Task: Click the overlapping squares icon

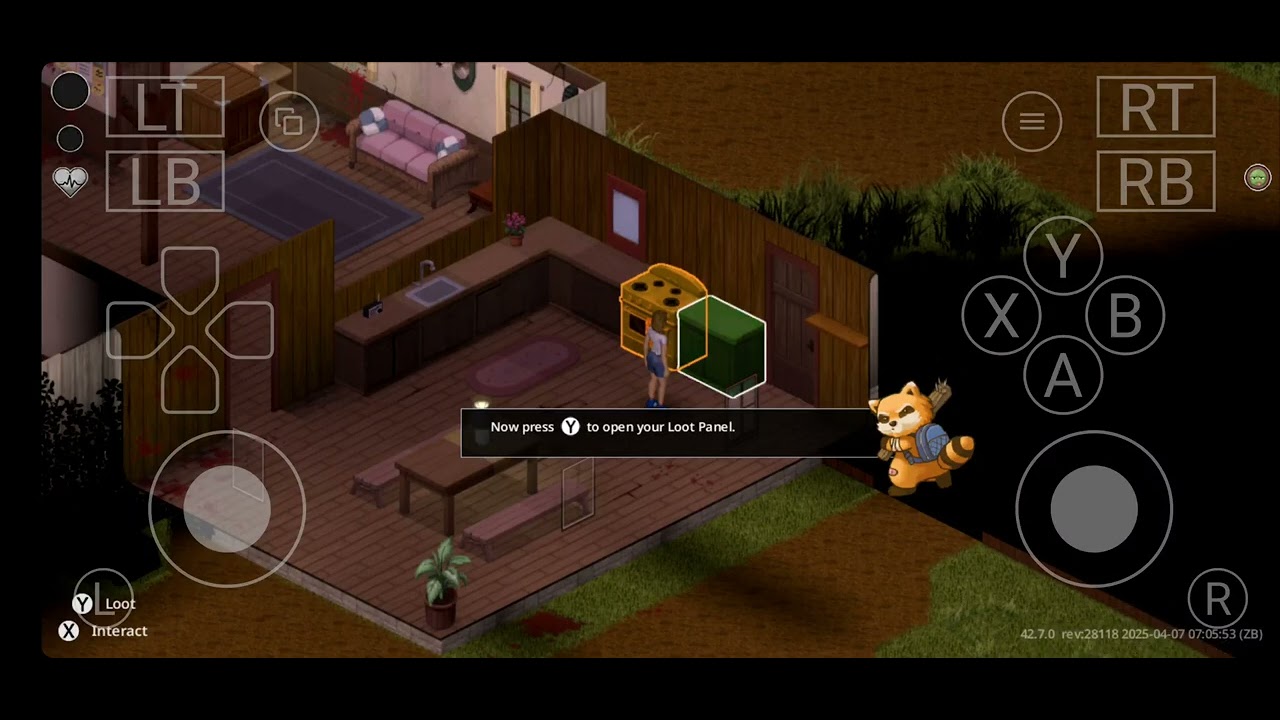Action: [x=289, y=122]
